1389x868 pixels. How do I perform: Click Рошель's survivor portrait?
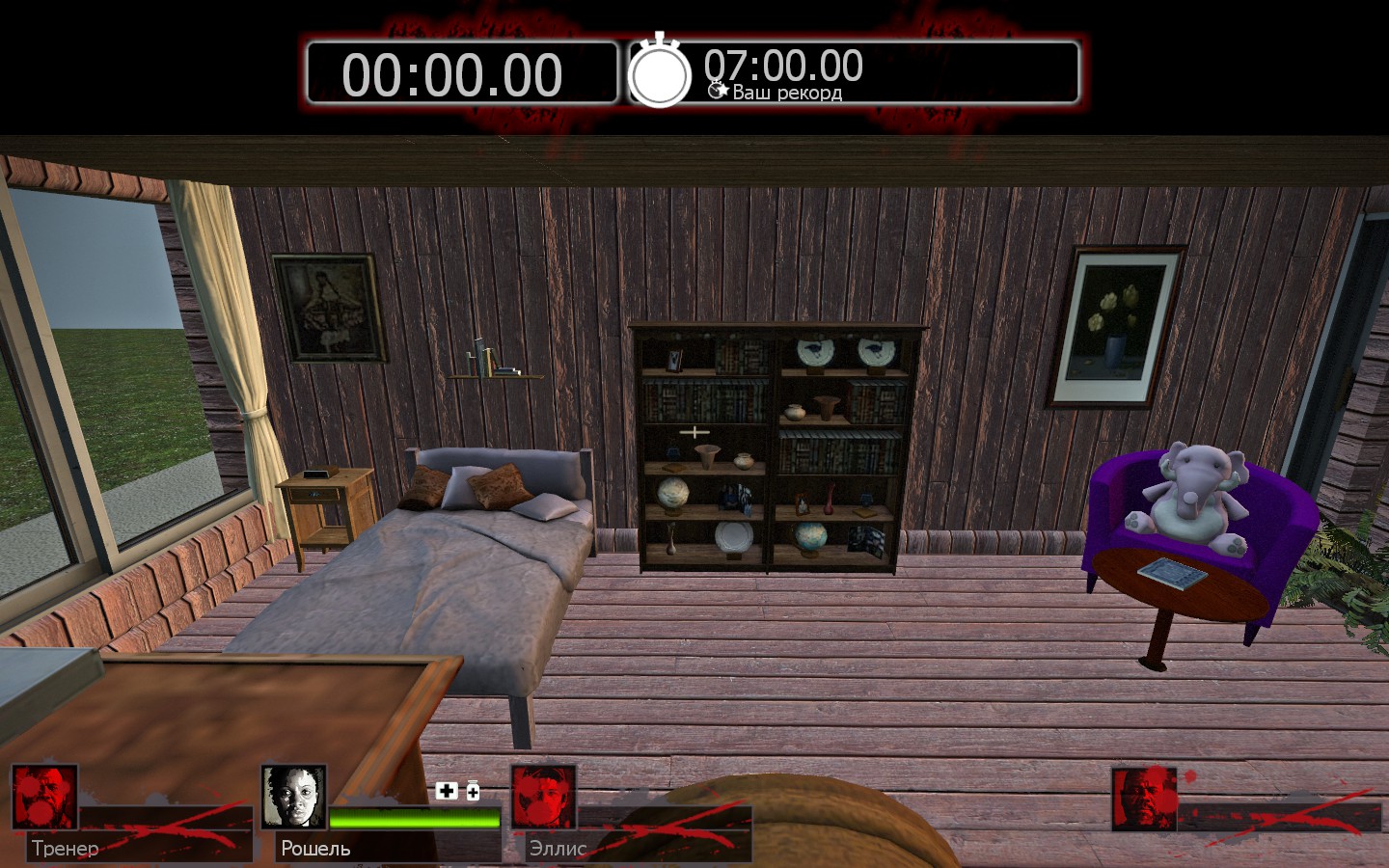tap(293, 797)
